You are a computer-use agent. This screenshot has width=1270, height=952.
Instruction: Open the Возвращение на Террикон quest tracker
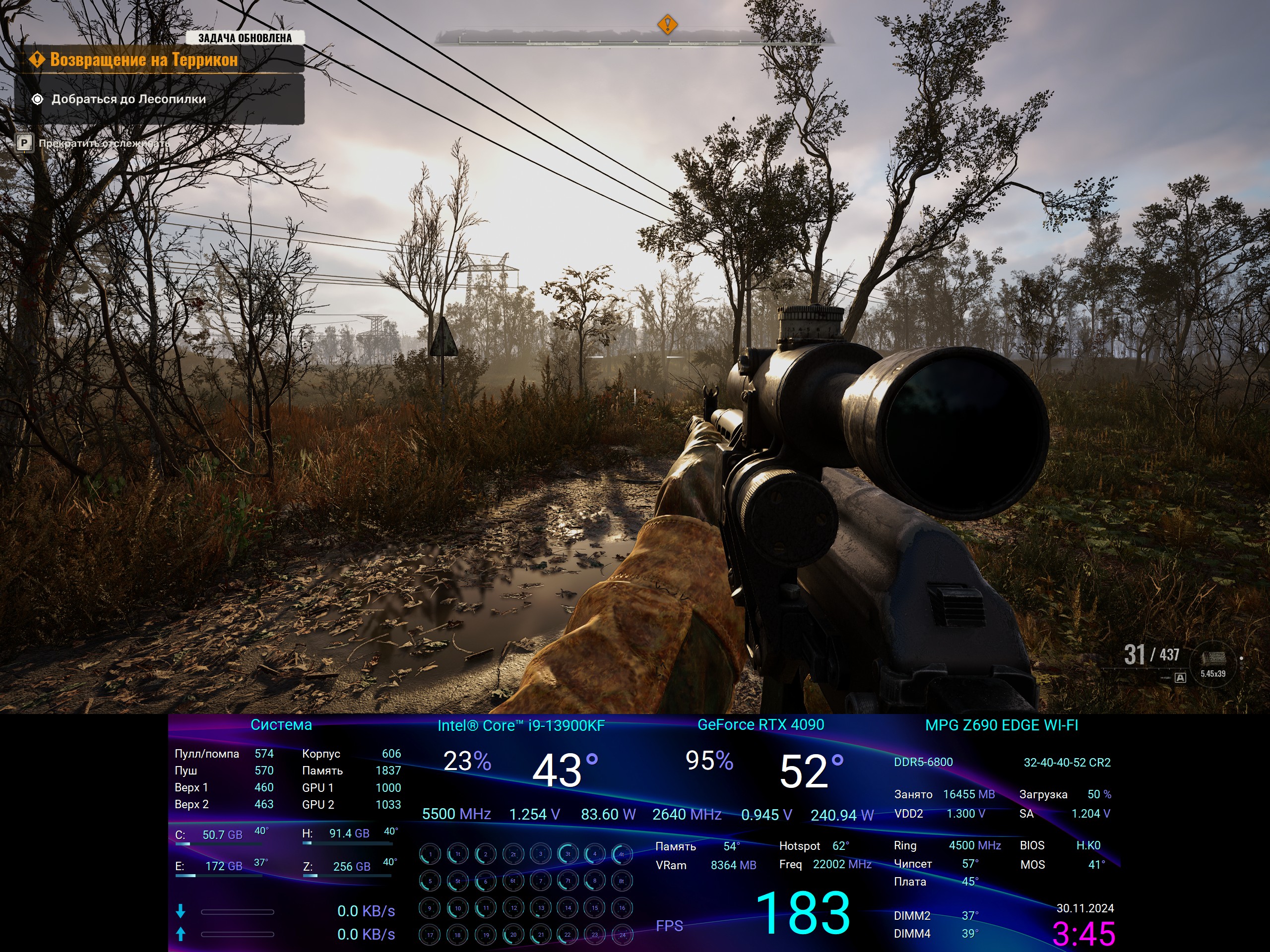click(143, 59)
